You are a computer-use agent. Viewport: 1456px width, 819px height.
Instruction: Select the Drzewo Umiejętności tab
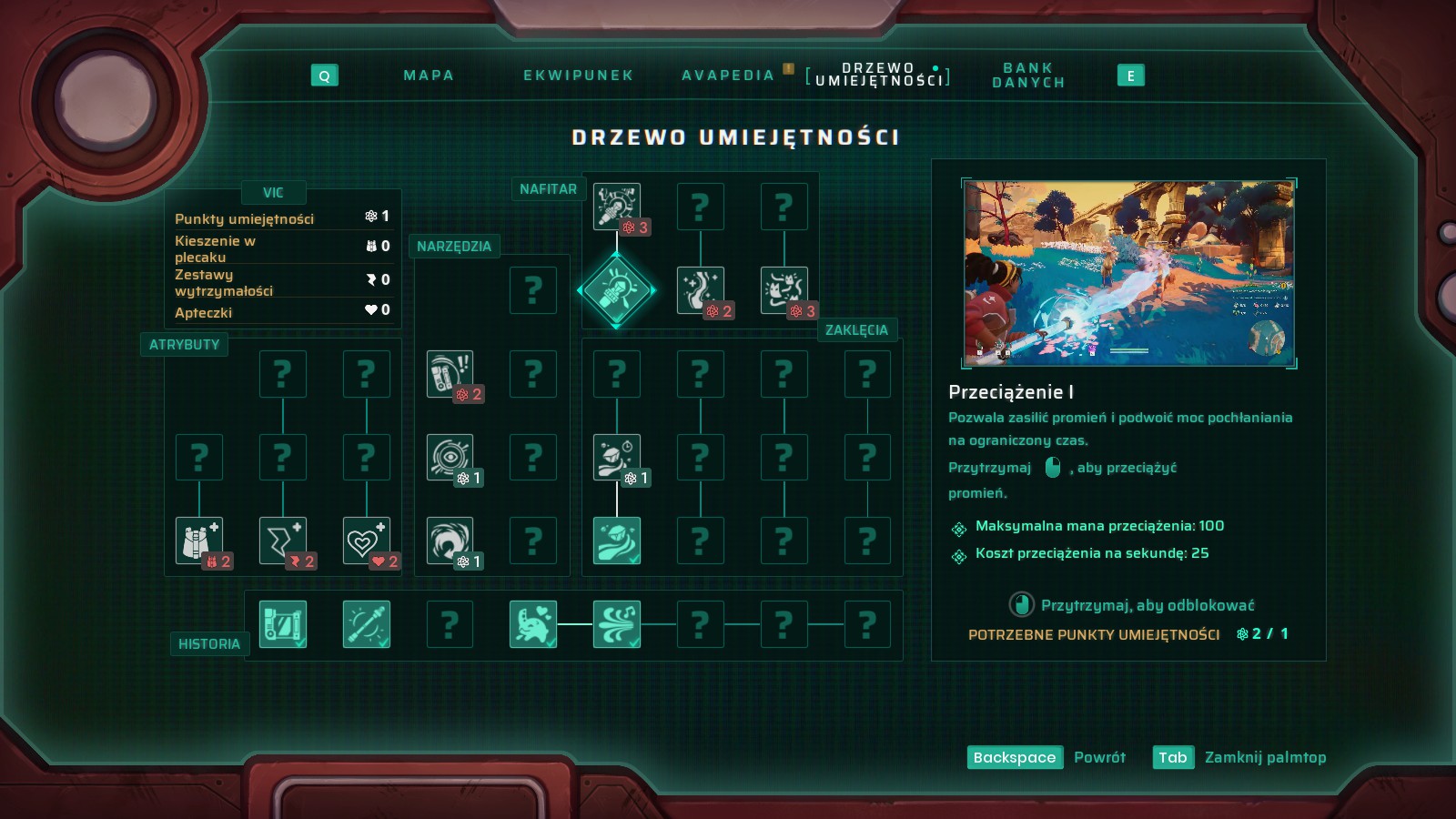[878, 75]
